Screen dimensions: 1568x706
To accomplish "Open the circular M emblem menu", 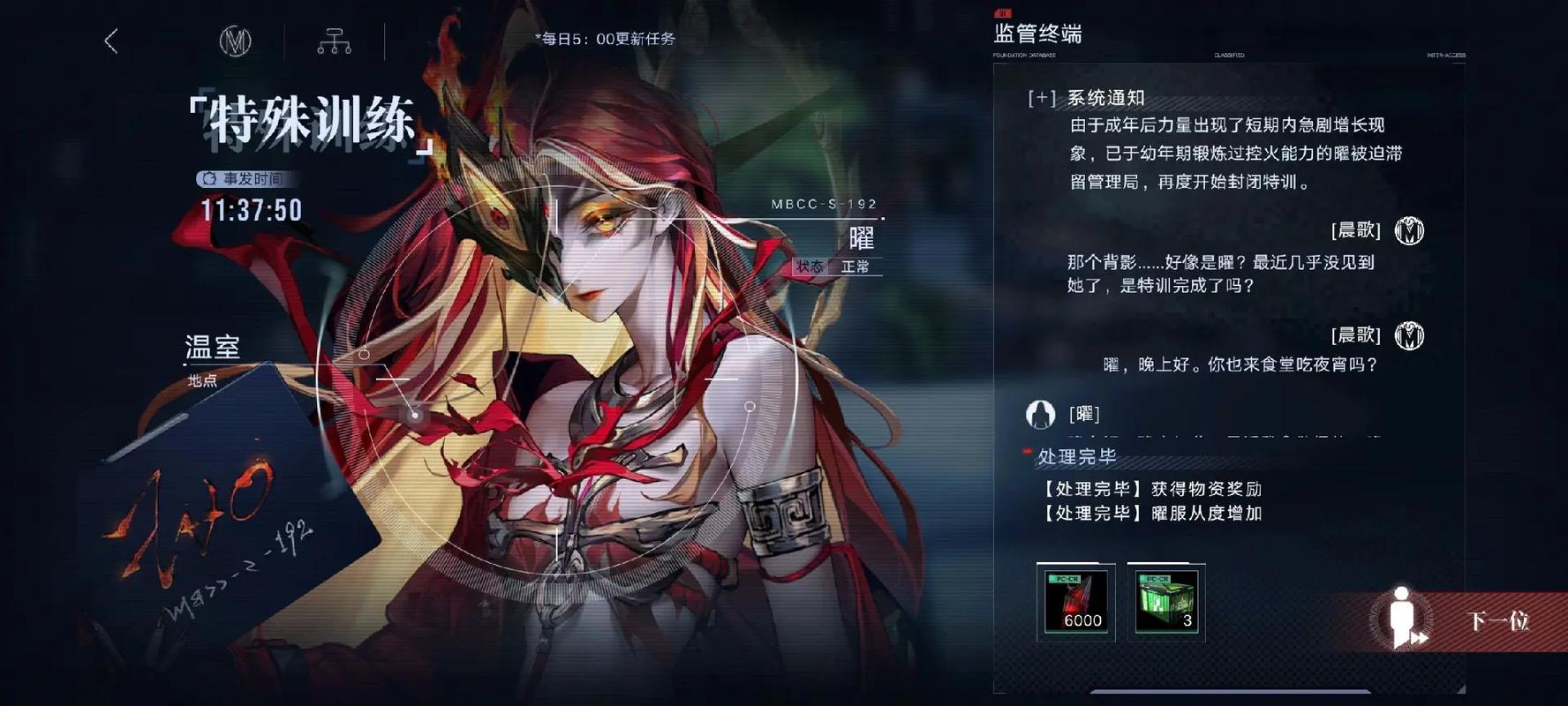I will pos(236,41).
